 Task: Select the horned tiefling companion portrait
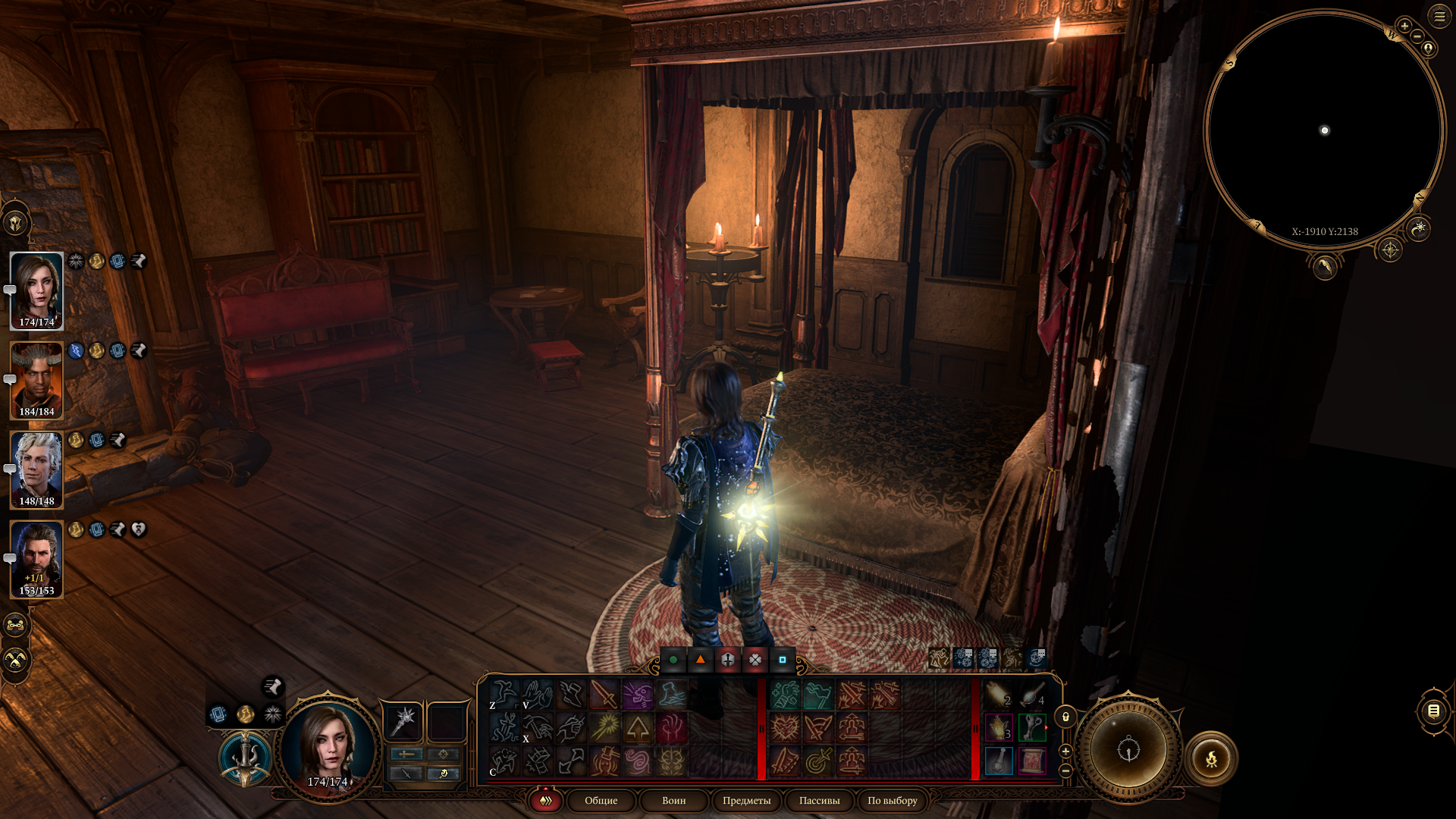coord(36,380)
